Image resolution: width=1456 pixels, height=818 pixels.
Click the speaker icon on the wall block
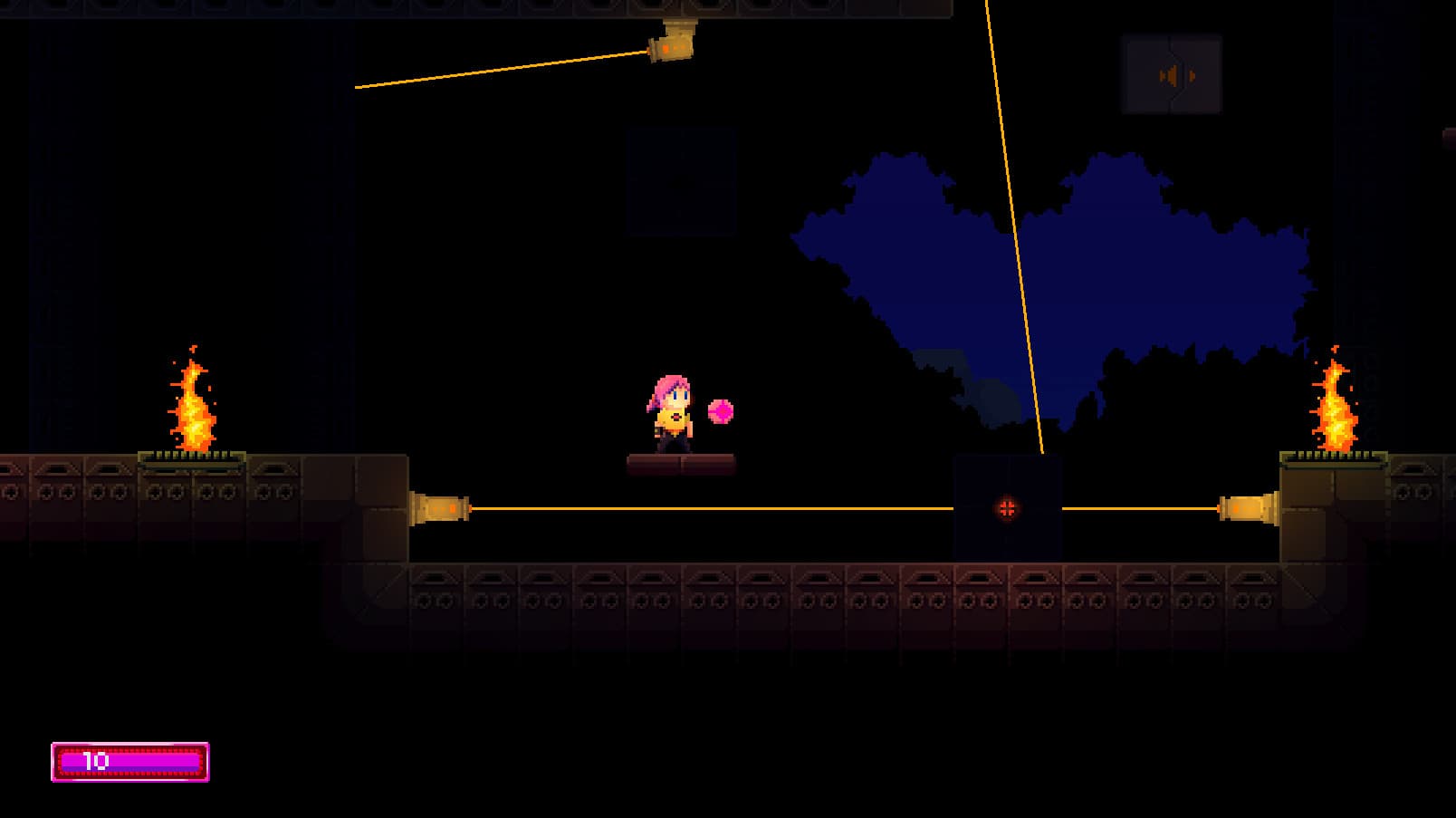coord(1173,75)
